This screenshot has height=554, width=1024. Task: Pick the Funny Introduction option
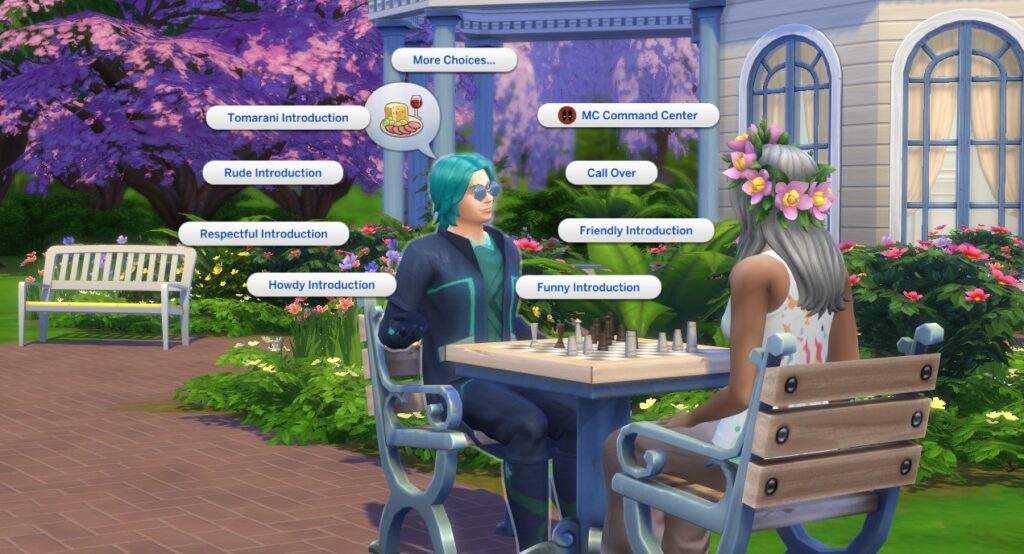[x=587, y=287]
